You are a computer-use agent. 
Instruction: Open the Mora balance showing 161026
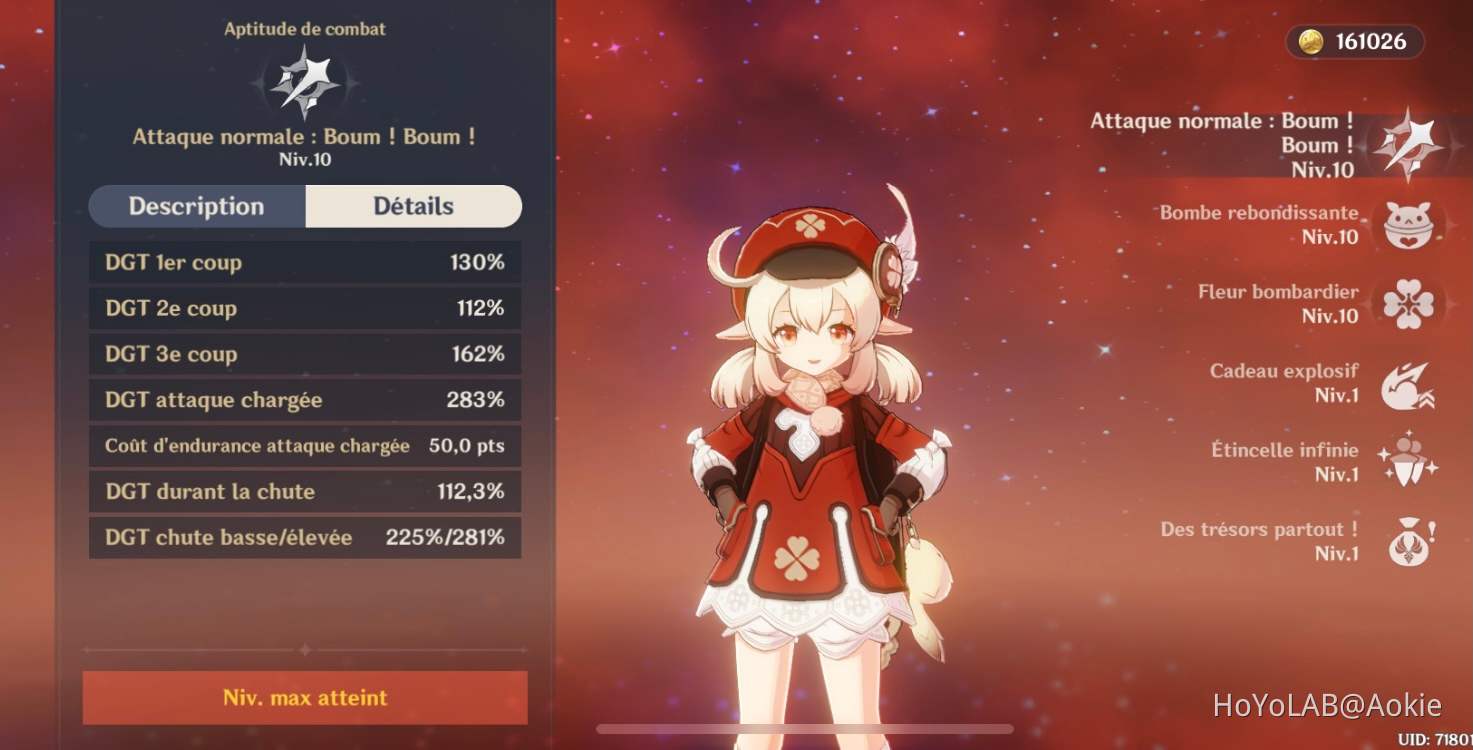pos(1355,42)
